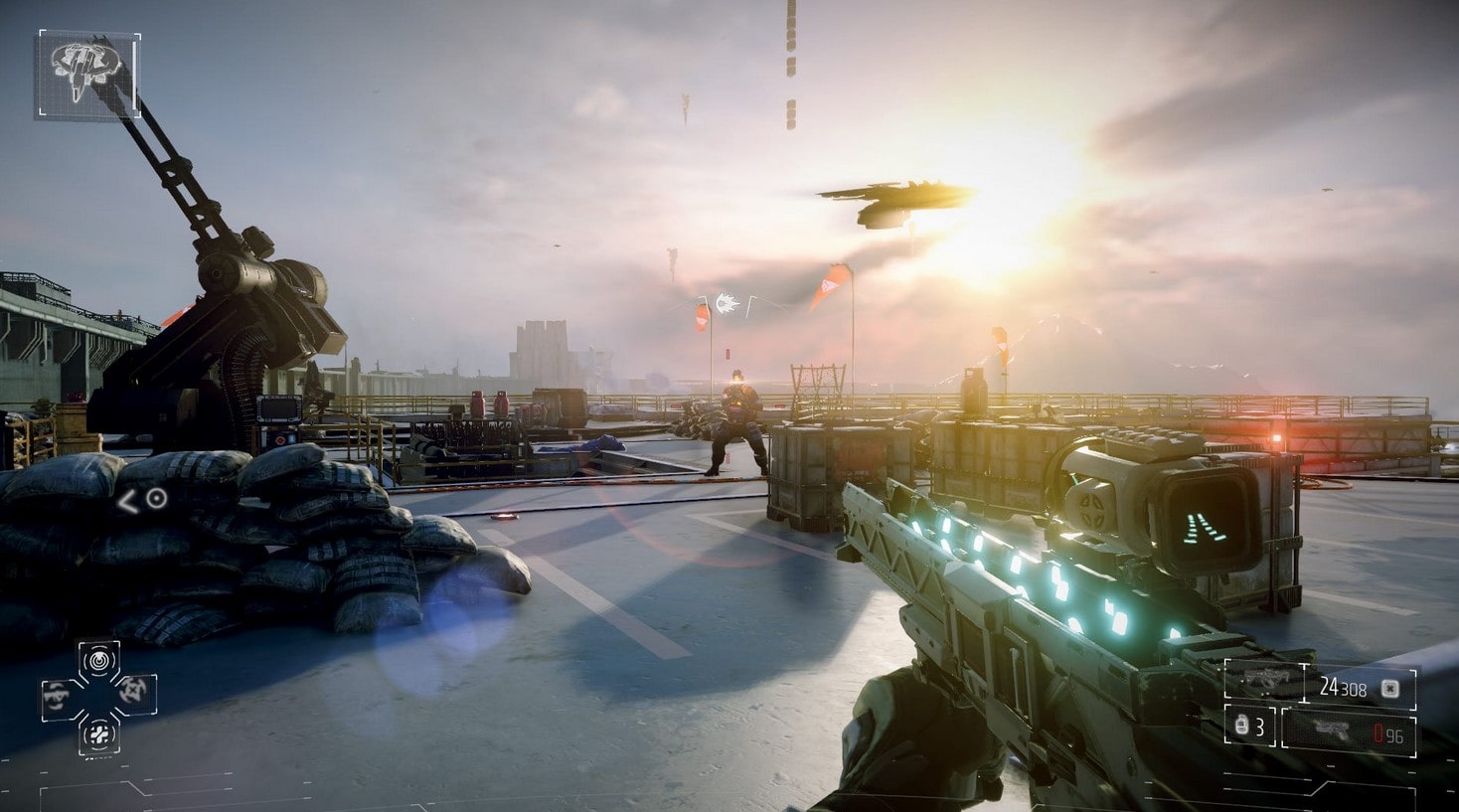Click the red 0 in the pistol ammo counter

point(1379,731)
